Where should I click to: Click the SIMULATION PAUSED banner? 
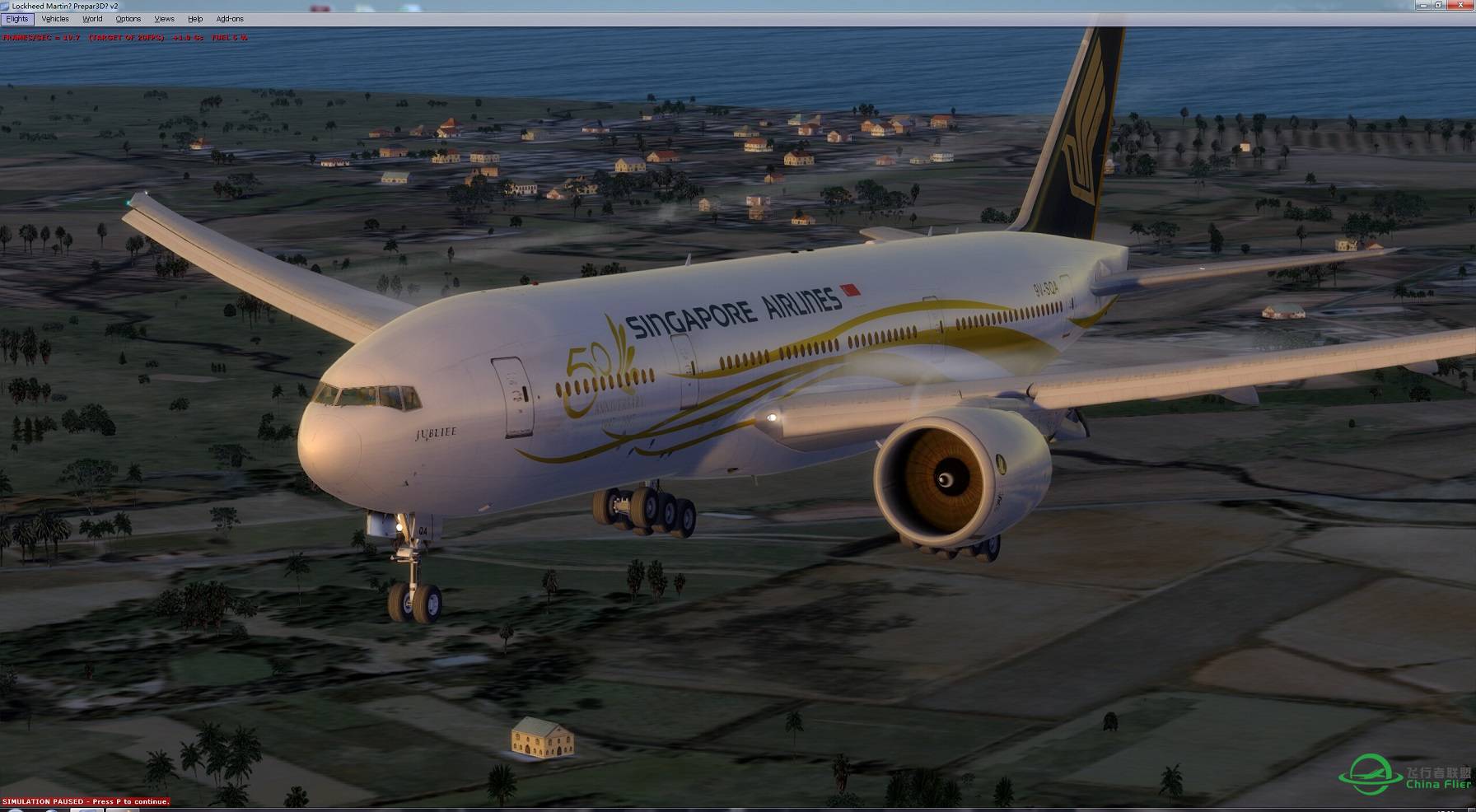tap(41, 800)
